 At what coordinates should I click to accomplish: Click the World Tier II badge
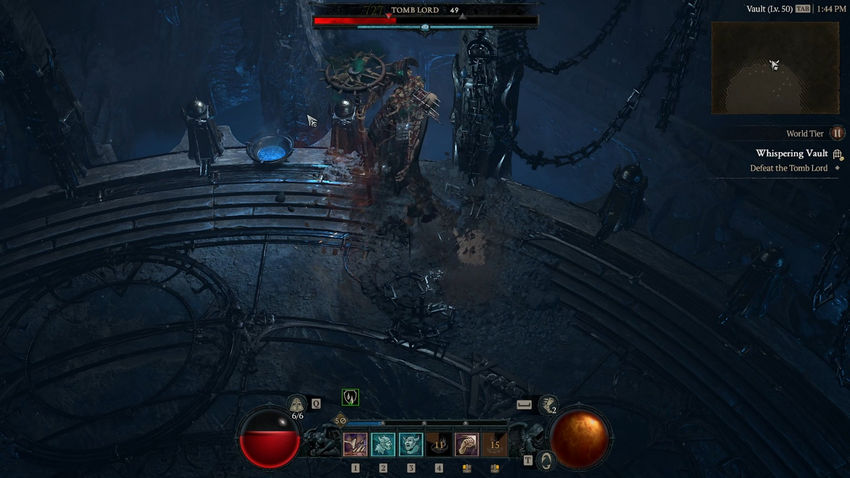838,133
